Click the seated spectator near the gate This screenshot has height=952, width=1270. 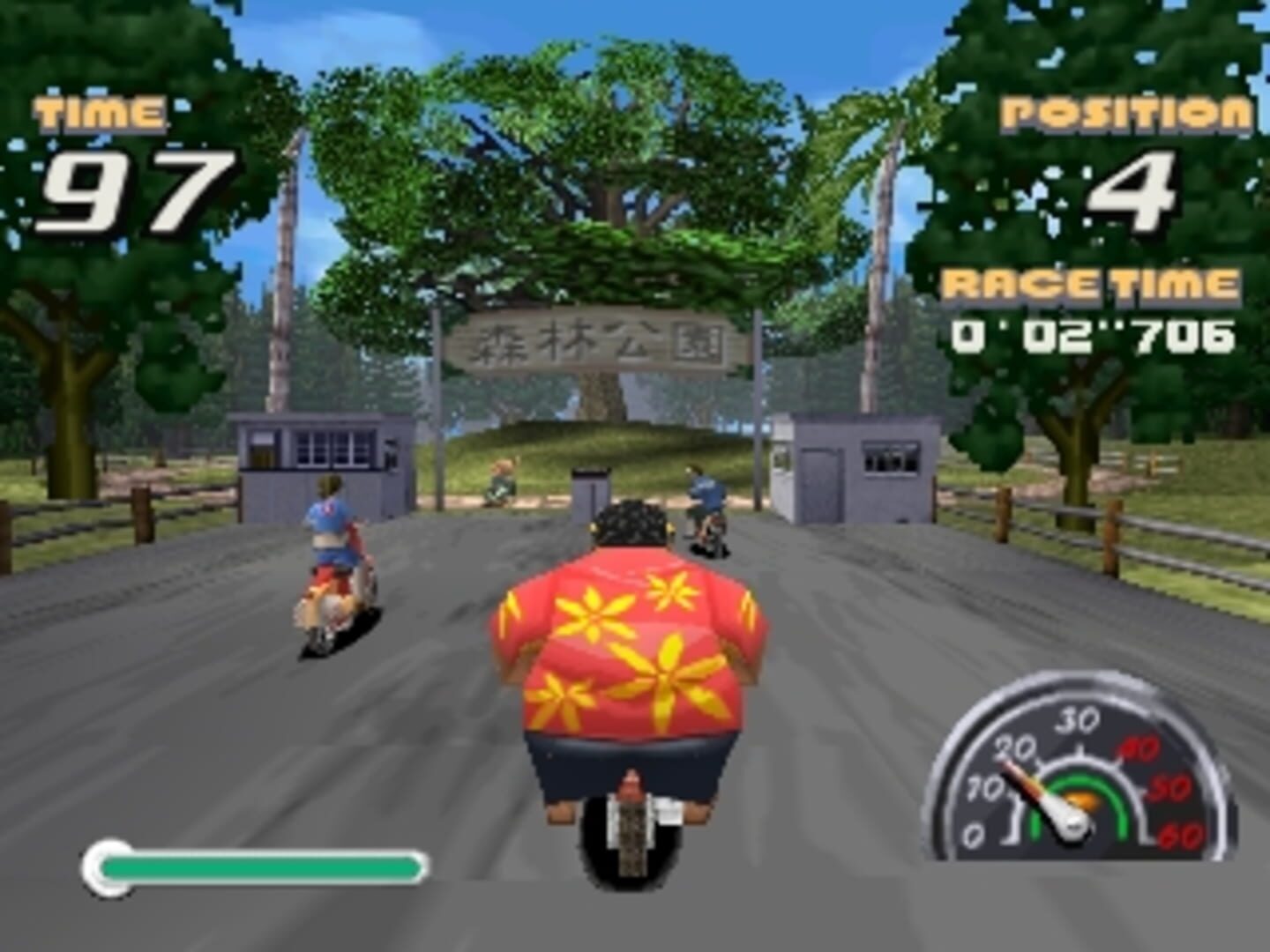503,480
